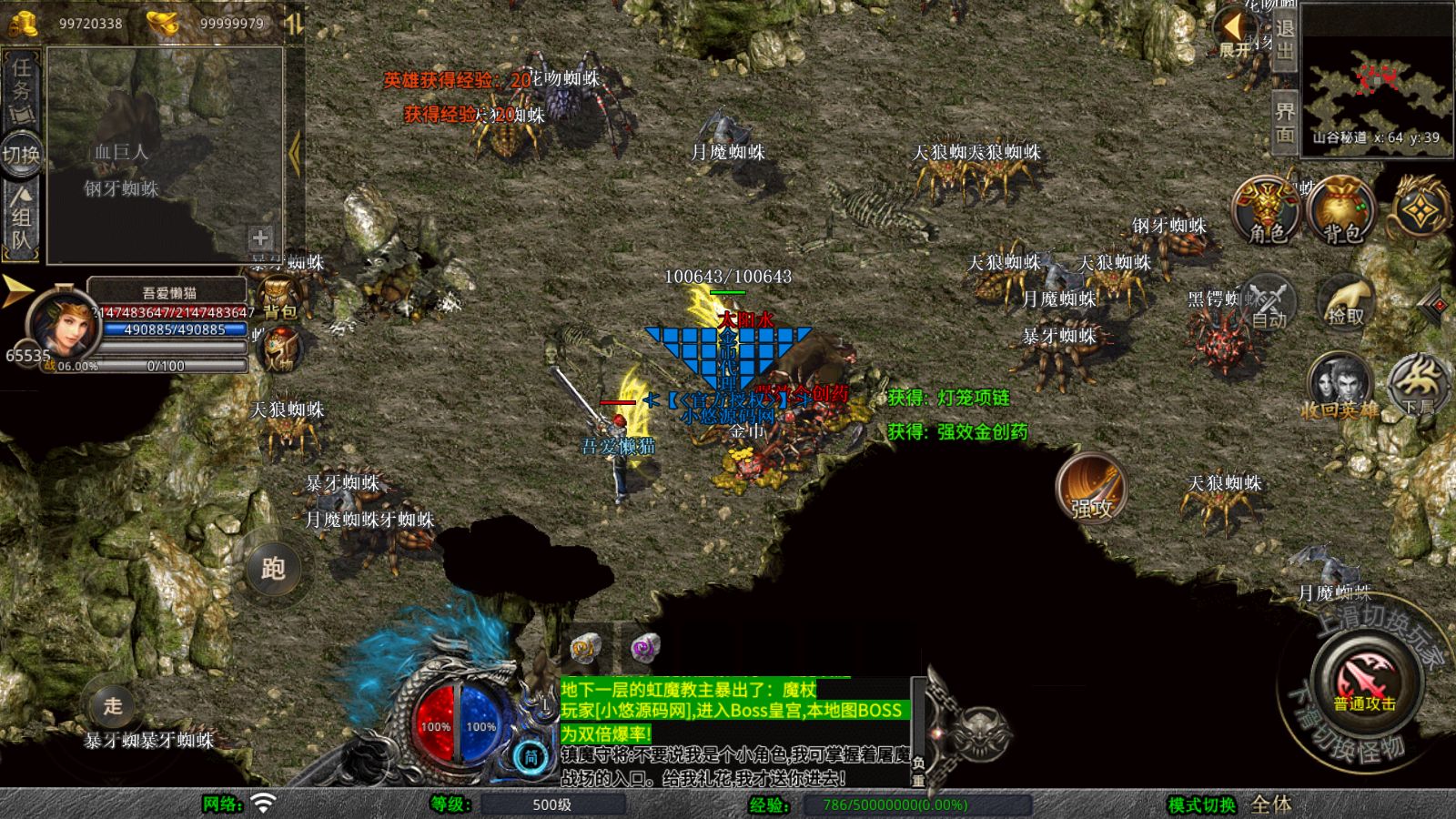This screenshot has width=1456, height=819.
Task: Use the purple swirl scroll item
Action: [x=644, y=647]
